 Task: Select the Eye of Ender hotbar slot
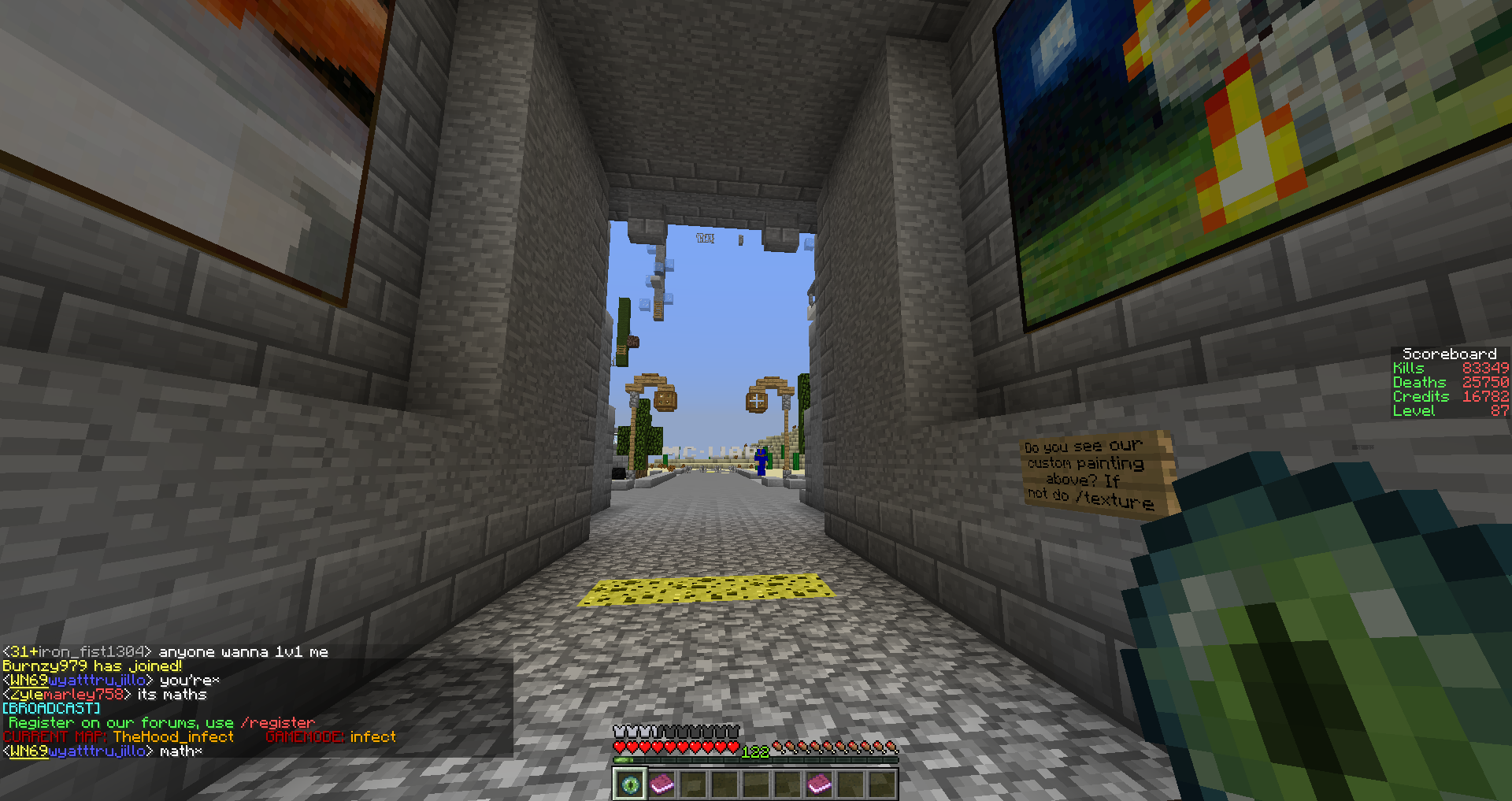629,784
